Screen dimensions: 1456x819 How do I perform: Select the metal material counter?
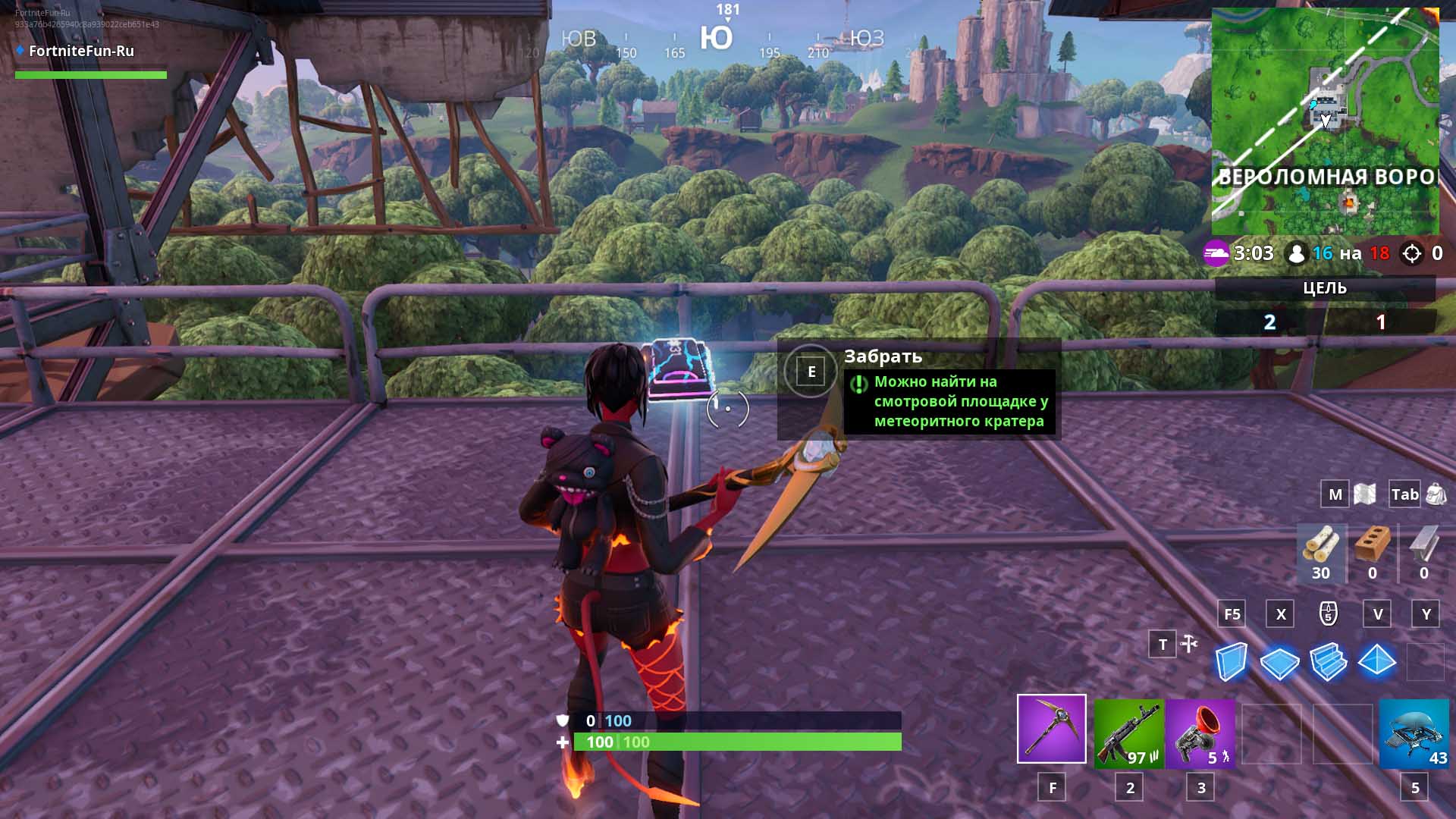point(1423,552)
